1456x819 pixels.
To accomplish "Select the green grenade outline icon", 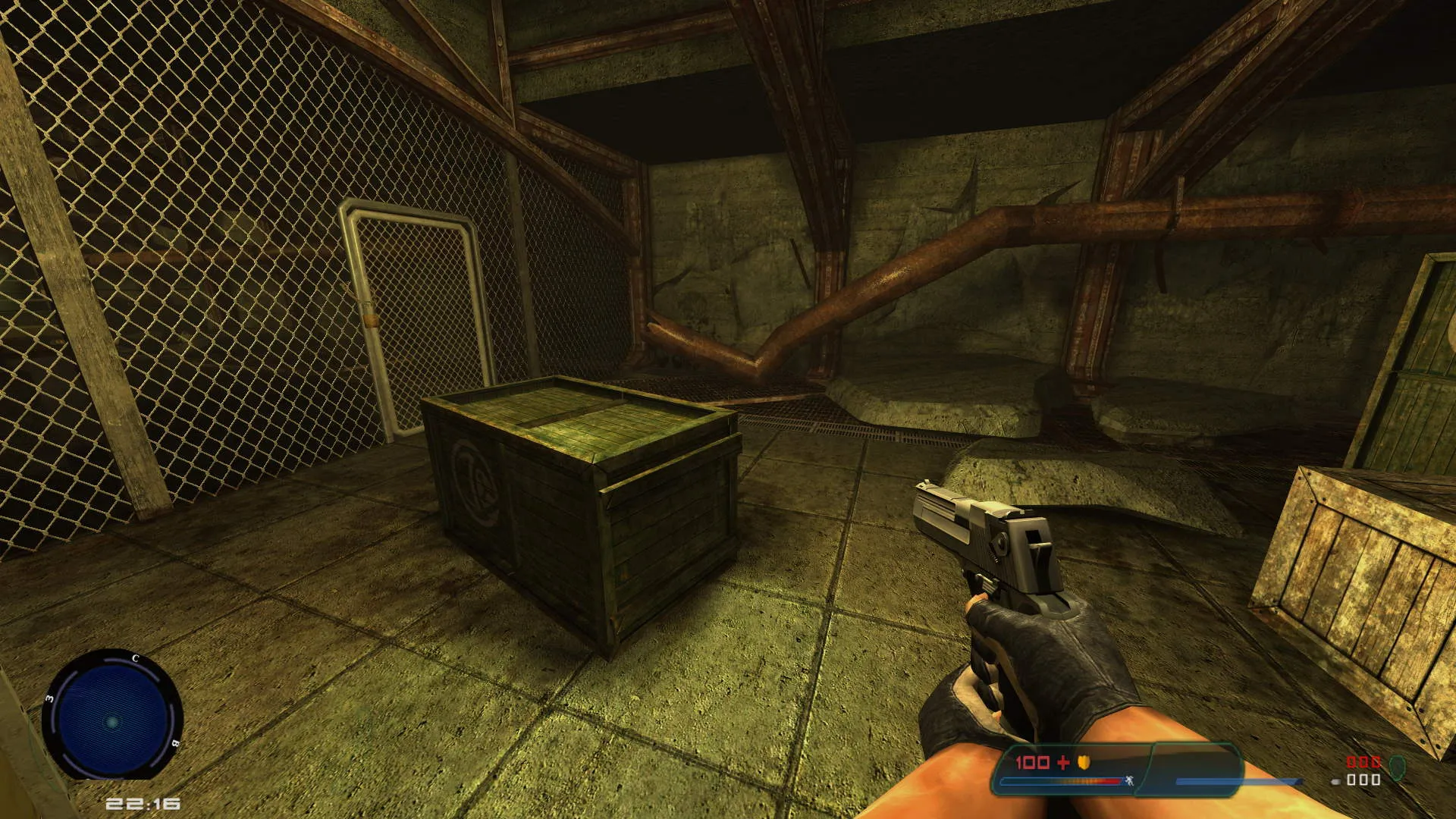I will click(1398, 767).
